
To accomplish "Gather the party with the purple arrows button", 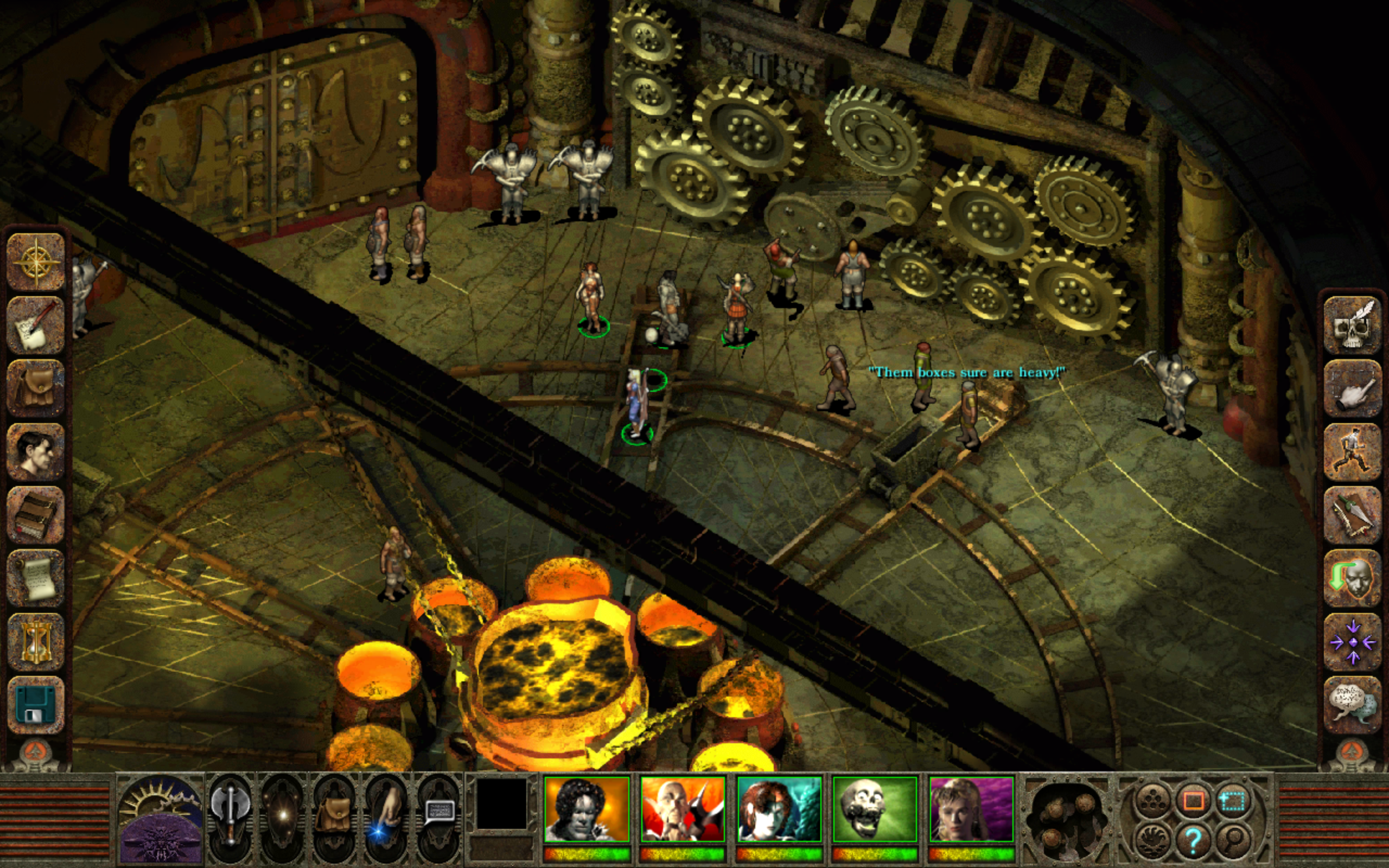I will click(x=1353, y=643).
